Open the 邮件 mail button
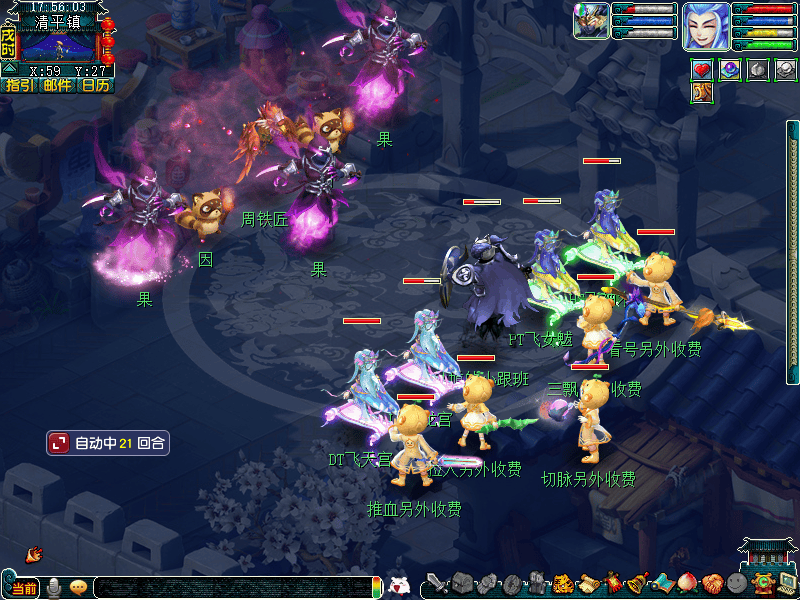 click(57, 86)
